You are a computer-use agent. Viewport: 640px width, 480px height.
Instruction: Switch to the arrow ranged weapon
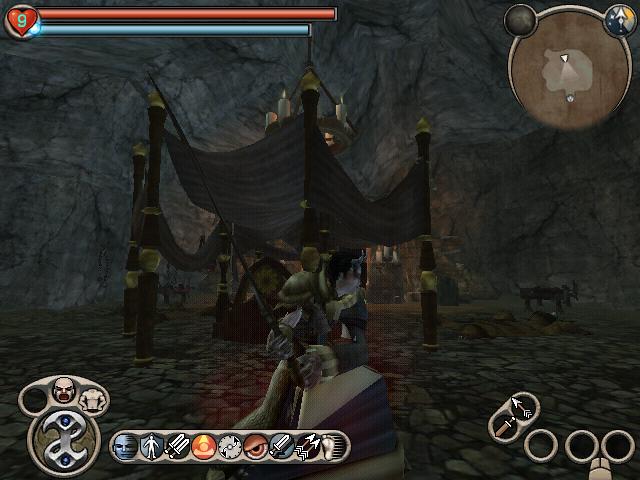point(521,405)
